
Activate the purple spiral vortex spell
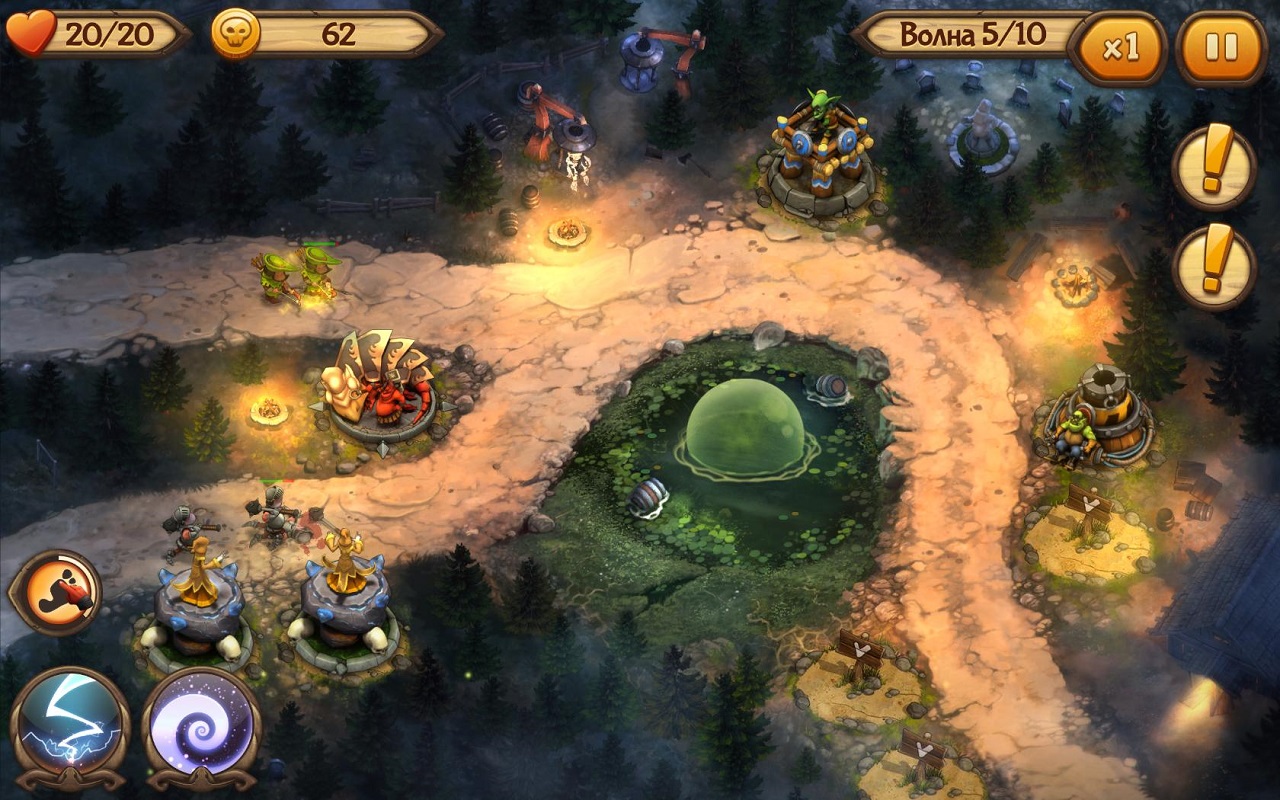(201, 722)
